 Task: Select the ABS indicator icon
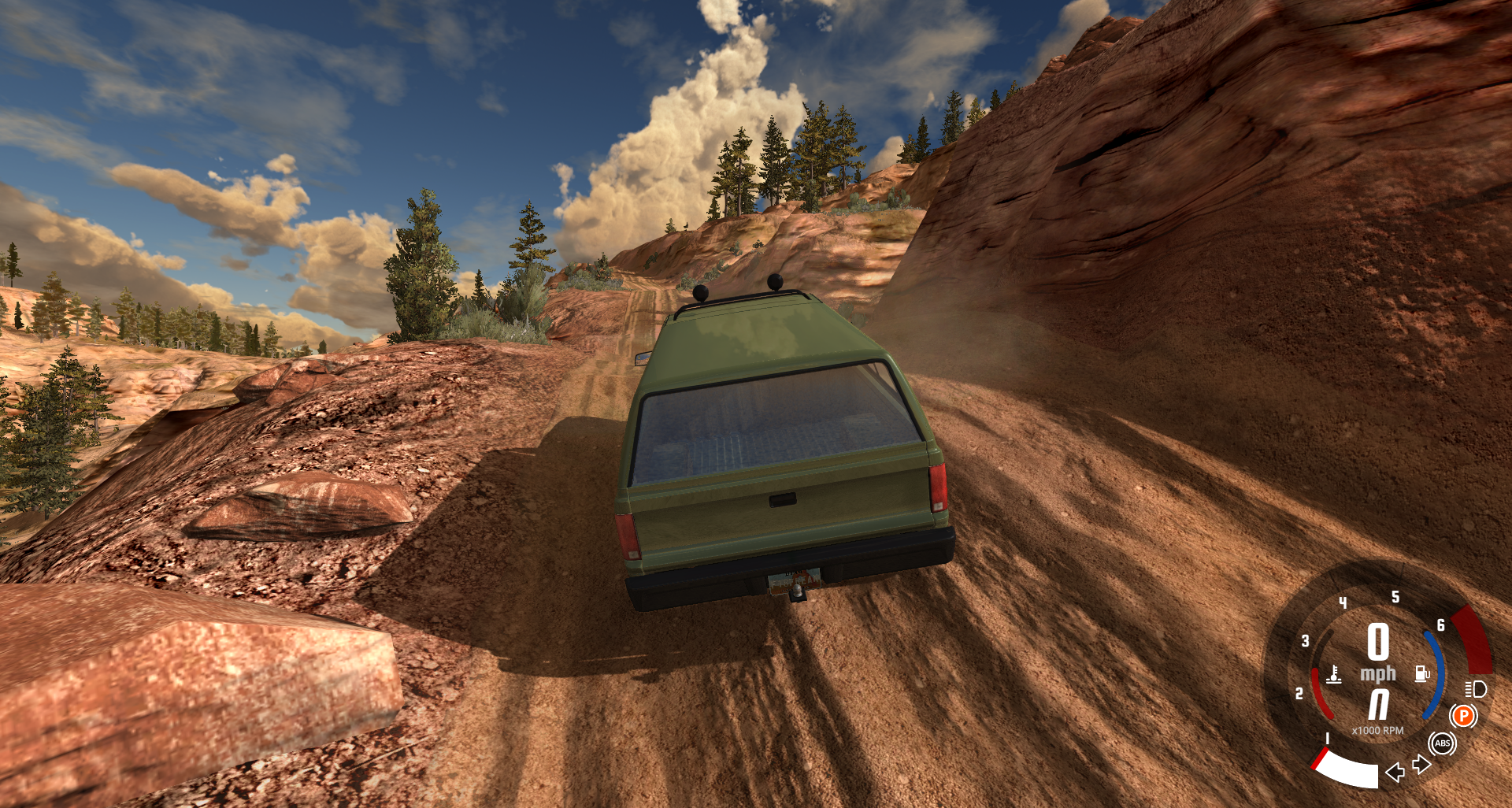[x=1442, y=743]
